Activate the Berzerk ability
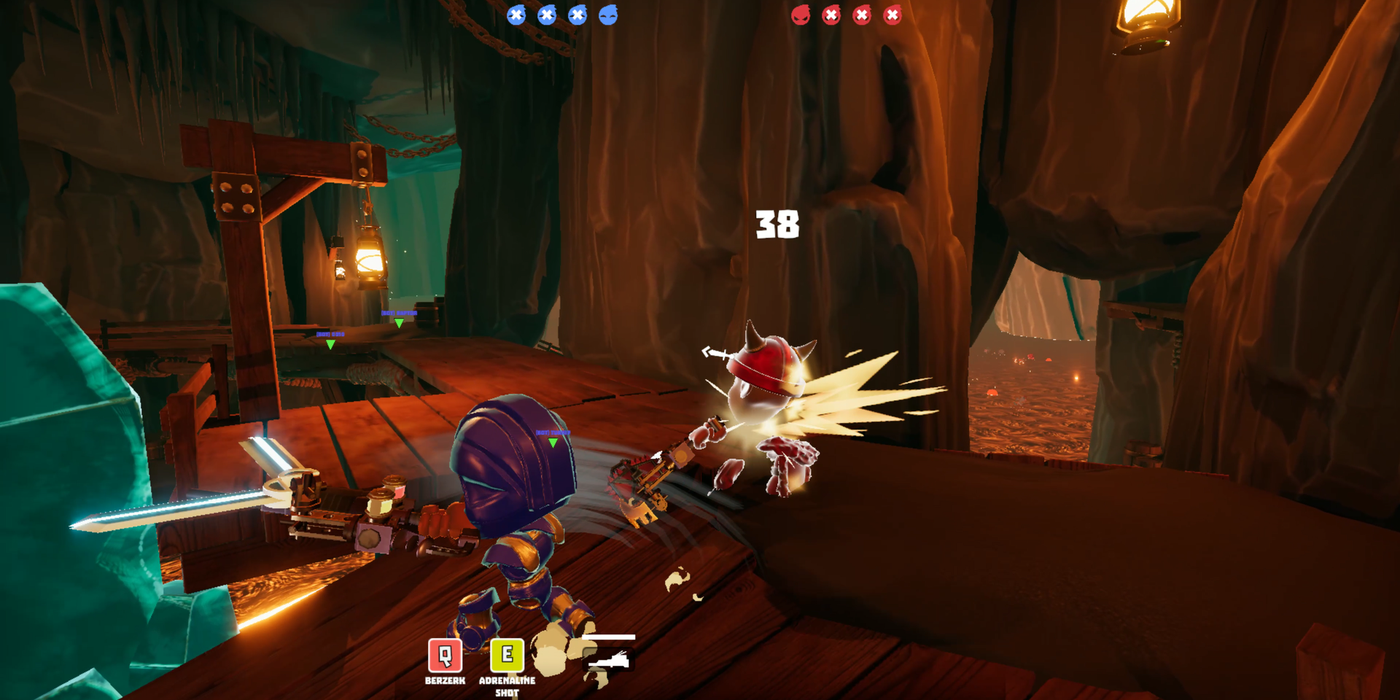This screenshot has width=1400, height=700. click(444, 656)
